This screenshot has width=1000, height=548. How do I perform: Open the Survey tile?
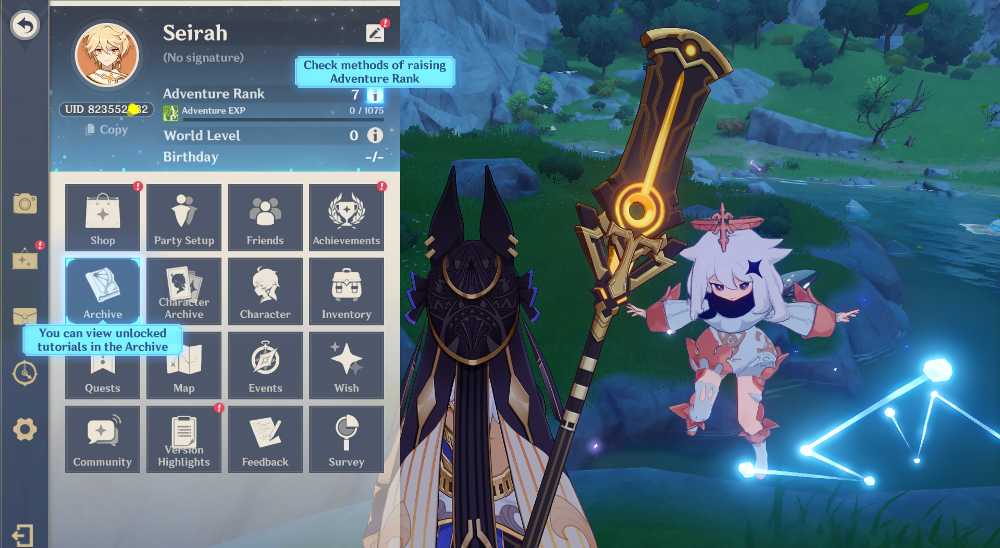coord(346,439)
